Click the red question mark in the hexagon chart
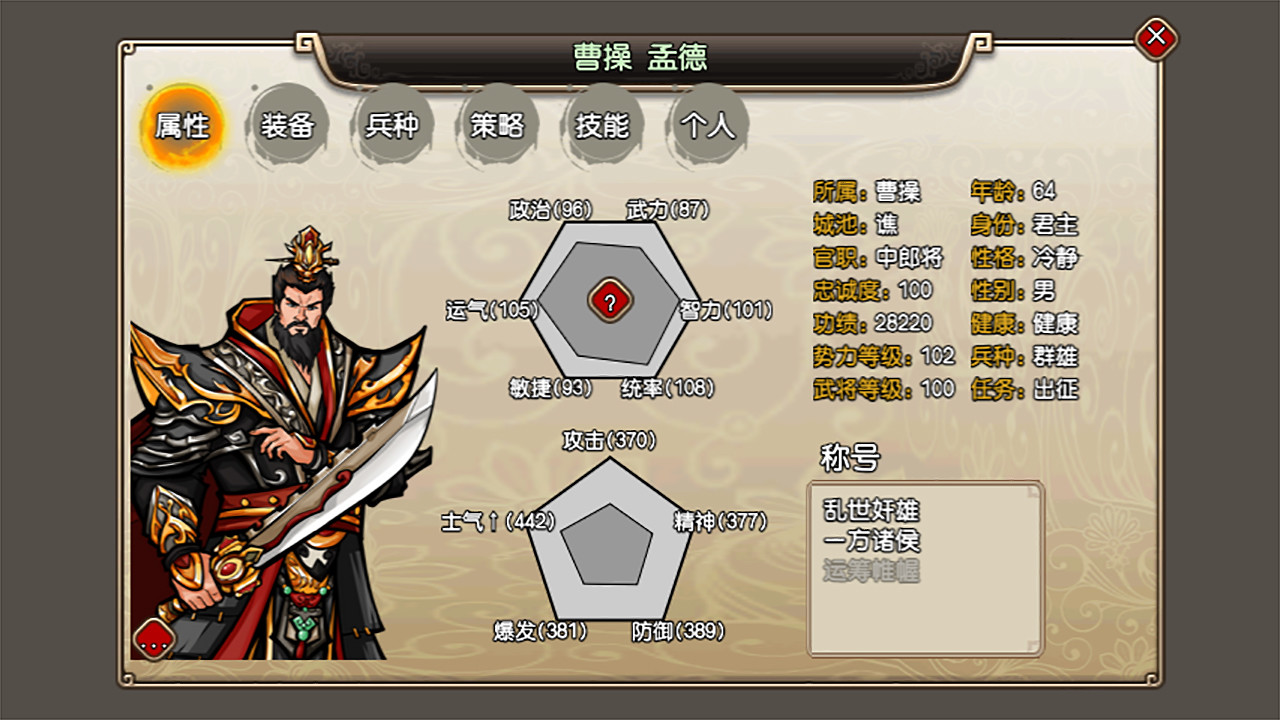Viewport: 1280px width, 720px height. coord(610,301)
